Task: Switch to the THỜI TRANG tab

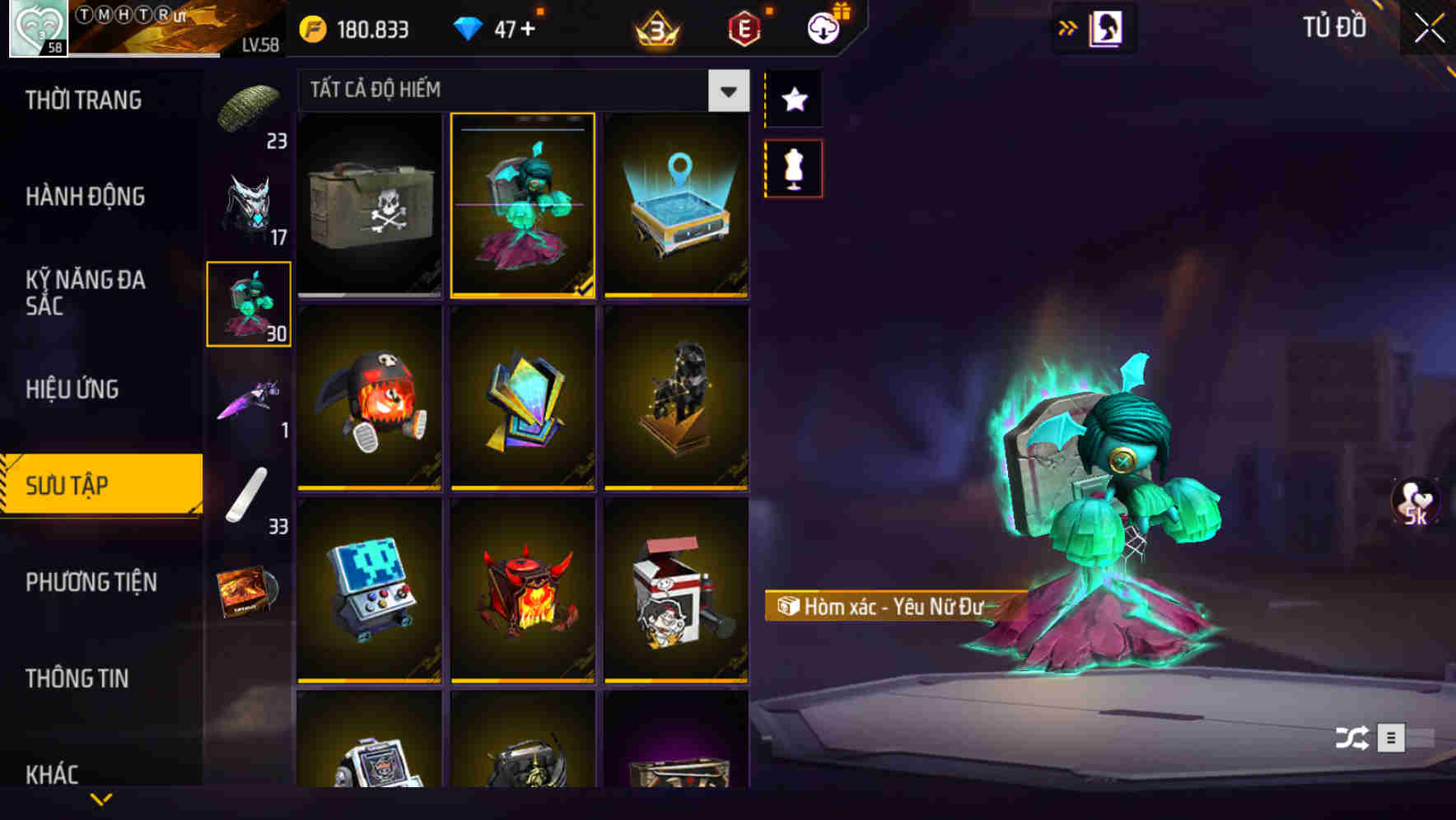Action: [x=82, y=100]
